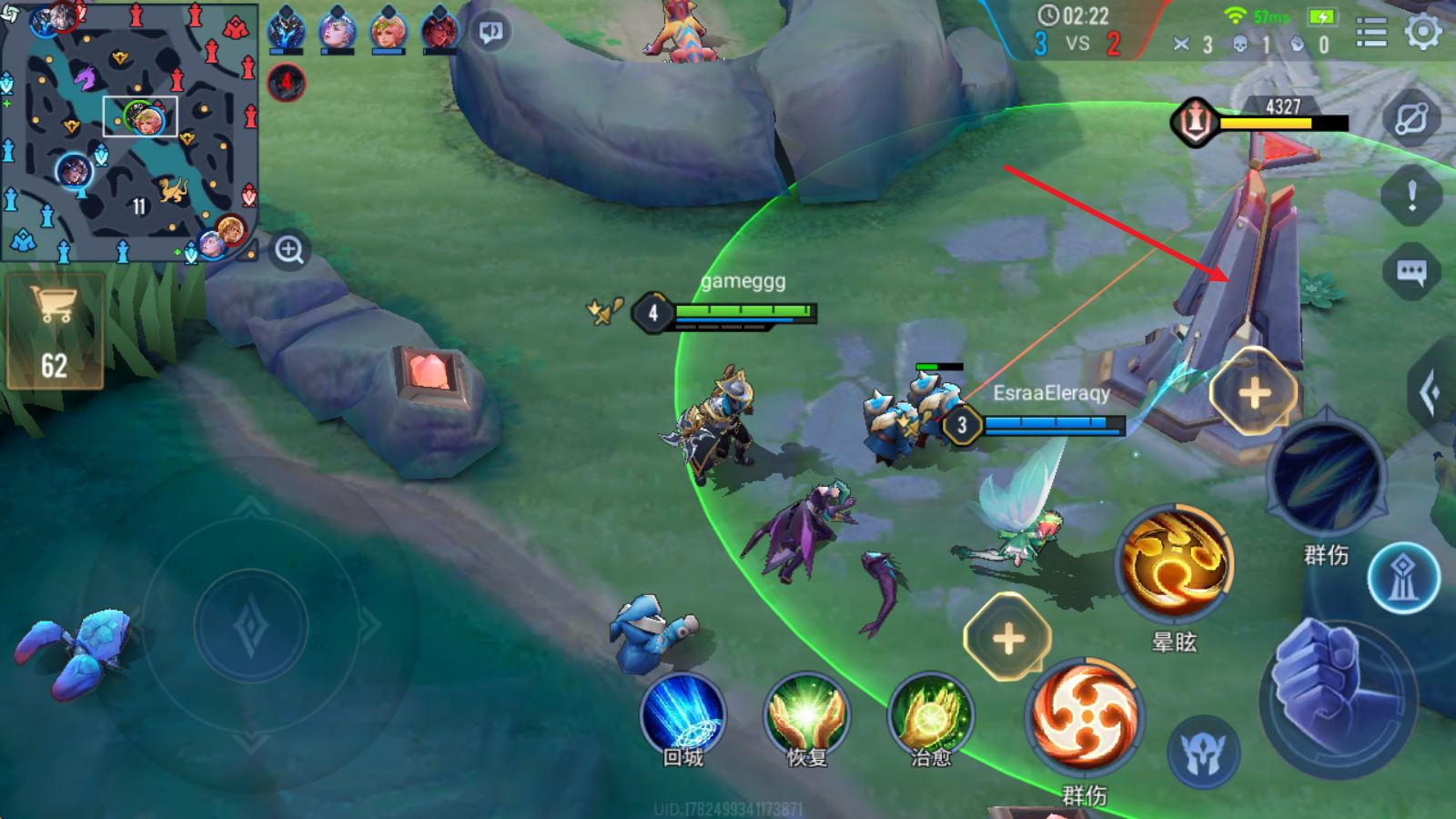Trigger the dark blue 群伤 ultimate ability
This screenshot has width=1456, height=819.
click(x=1326, y=478)
